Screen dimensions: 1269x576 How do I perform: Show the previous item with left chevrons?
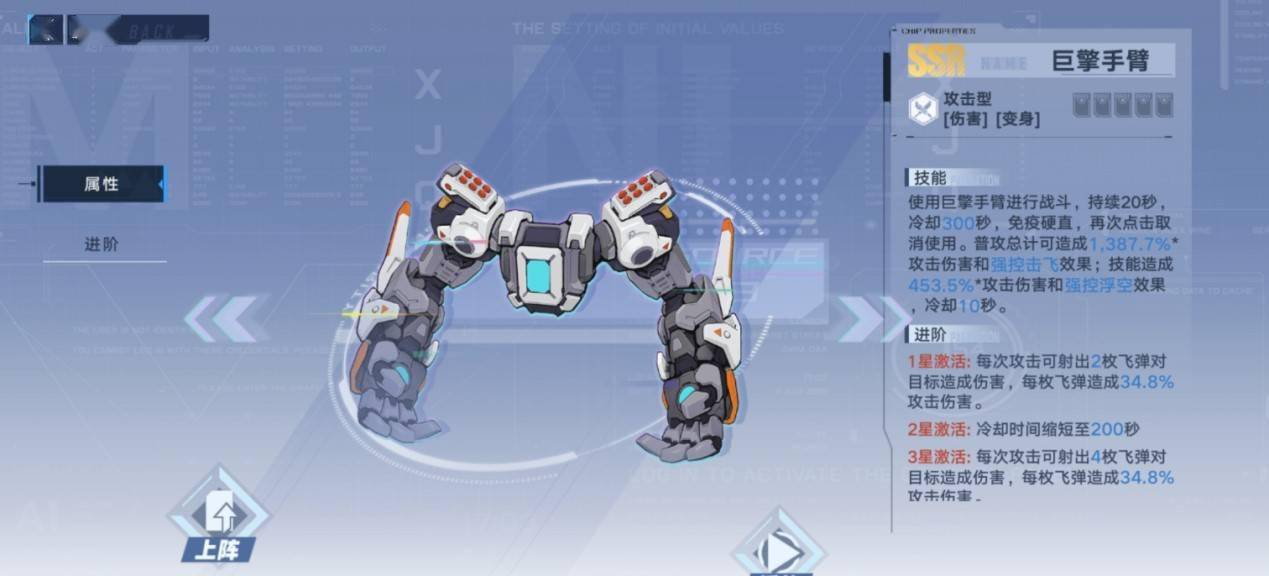pos(222,318)
